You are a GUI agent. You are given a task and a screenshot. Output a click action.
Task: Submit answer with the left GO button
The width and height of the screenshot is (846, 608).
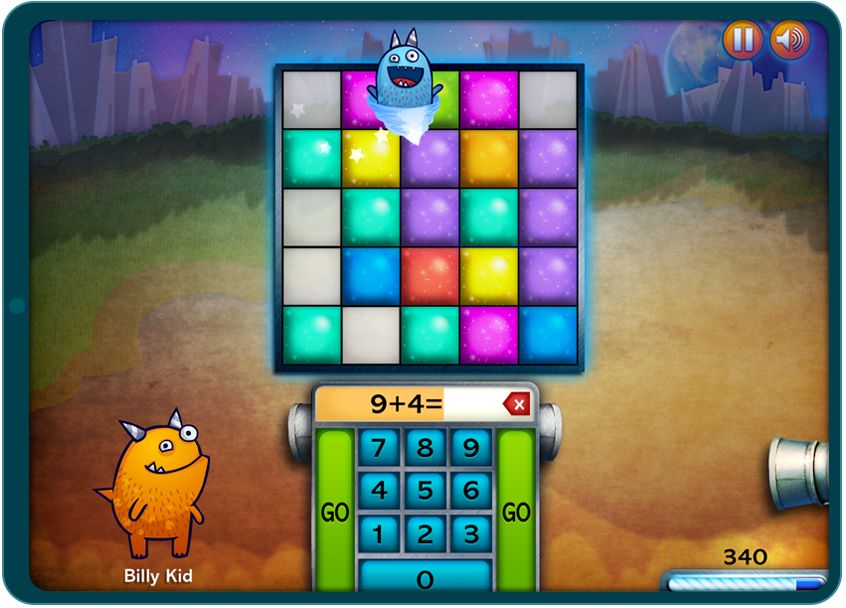[335, 511]
